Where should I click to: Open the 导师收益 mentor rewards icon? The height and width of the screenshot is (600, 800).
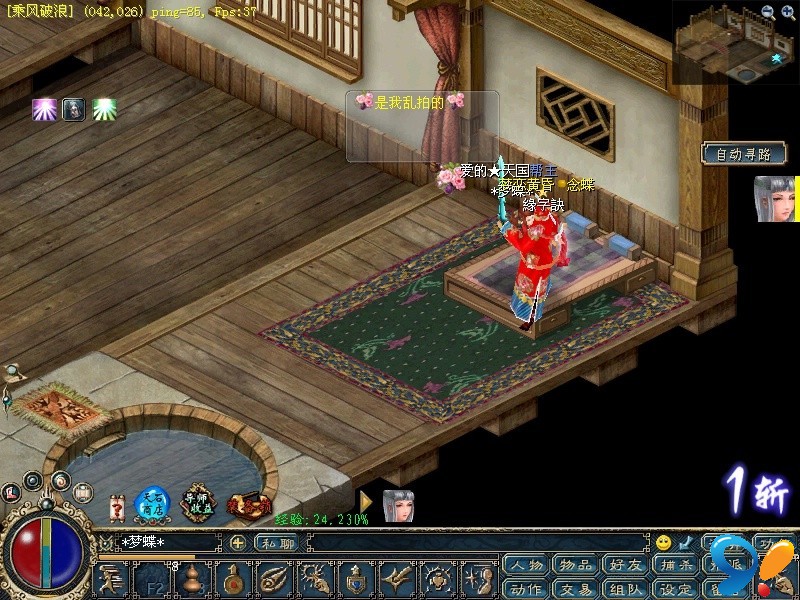(x=198, y=505)
